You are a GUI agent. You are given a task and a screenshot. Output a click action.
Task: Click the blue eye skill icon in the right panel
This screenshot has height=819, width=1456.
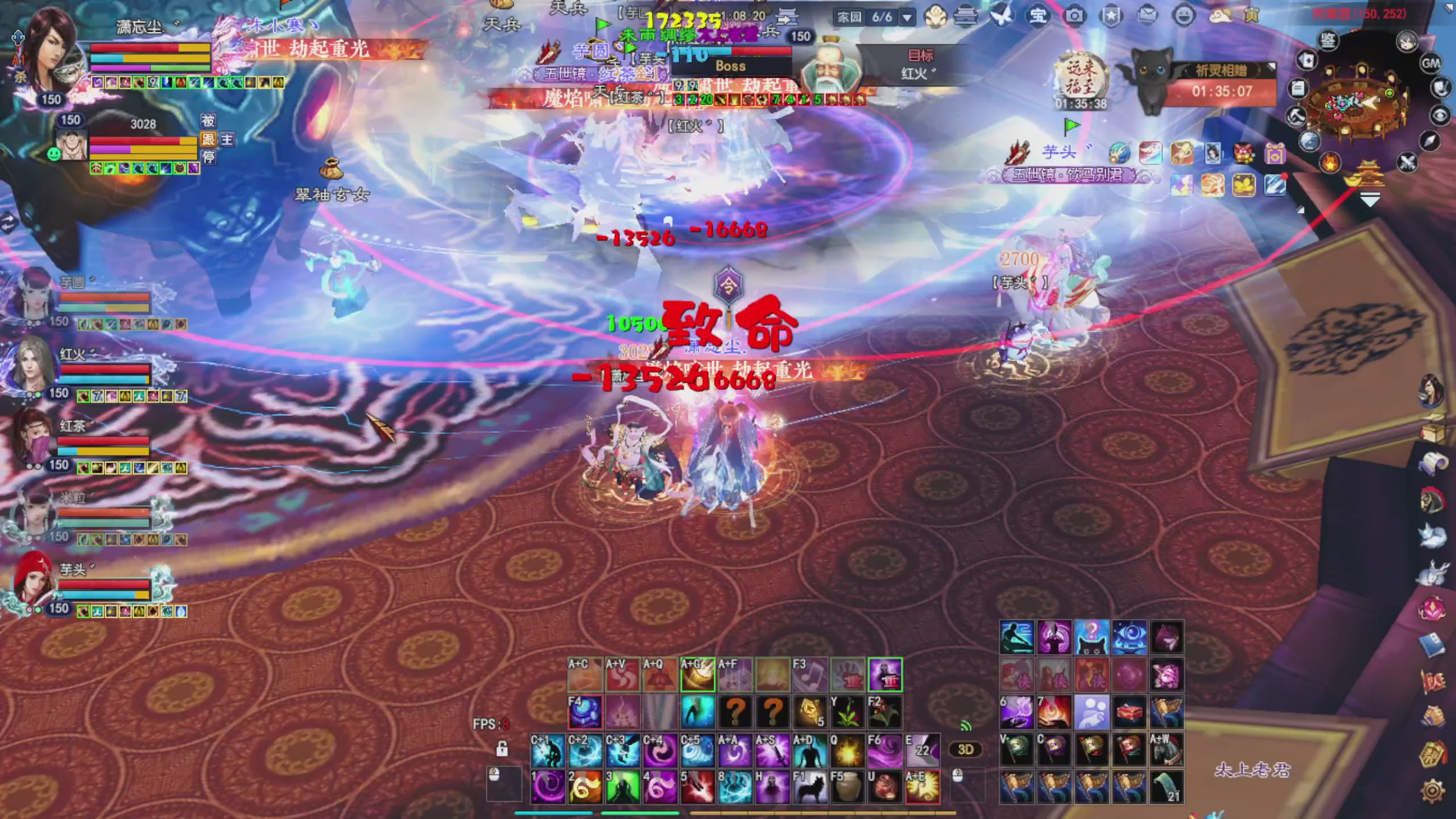point(1130,637)
